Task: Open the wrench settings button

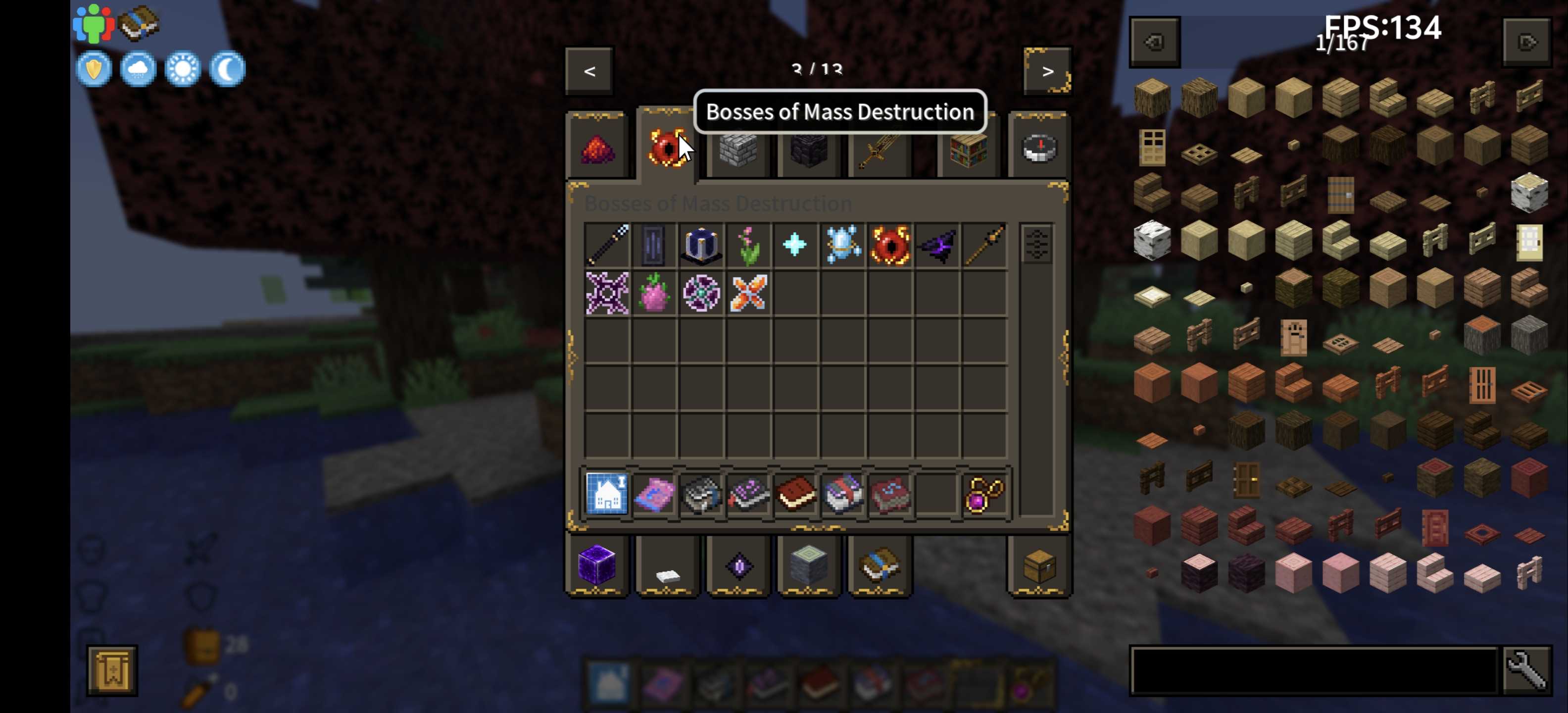Action: click(x=1526, y=670)
